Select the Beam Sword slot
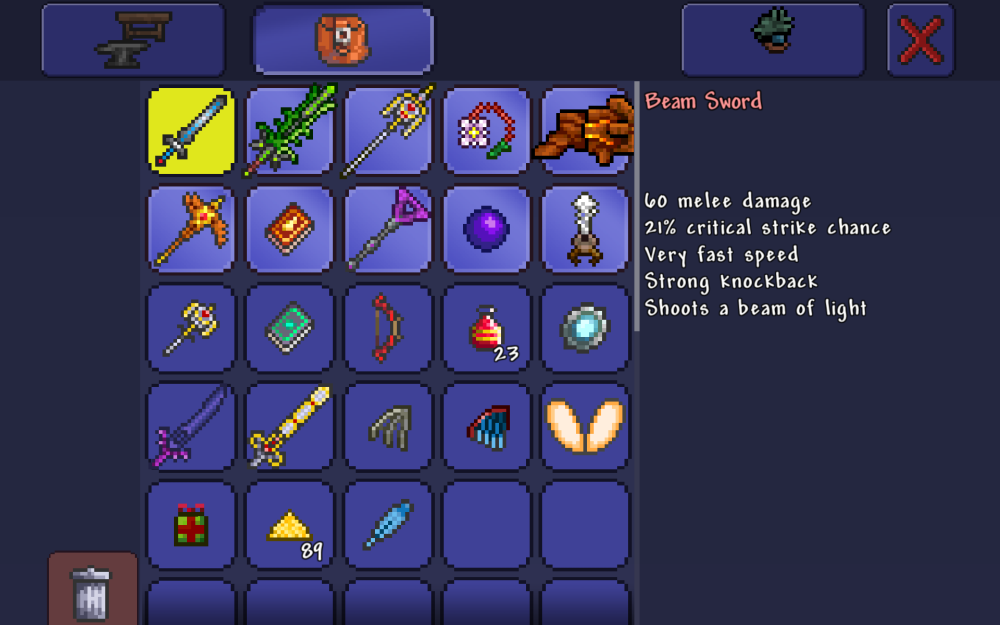The height and width of the screenshot is (625, 1000). tap(191, 131)
